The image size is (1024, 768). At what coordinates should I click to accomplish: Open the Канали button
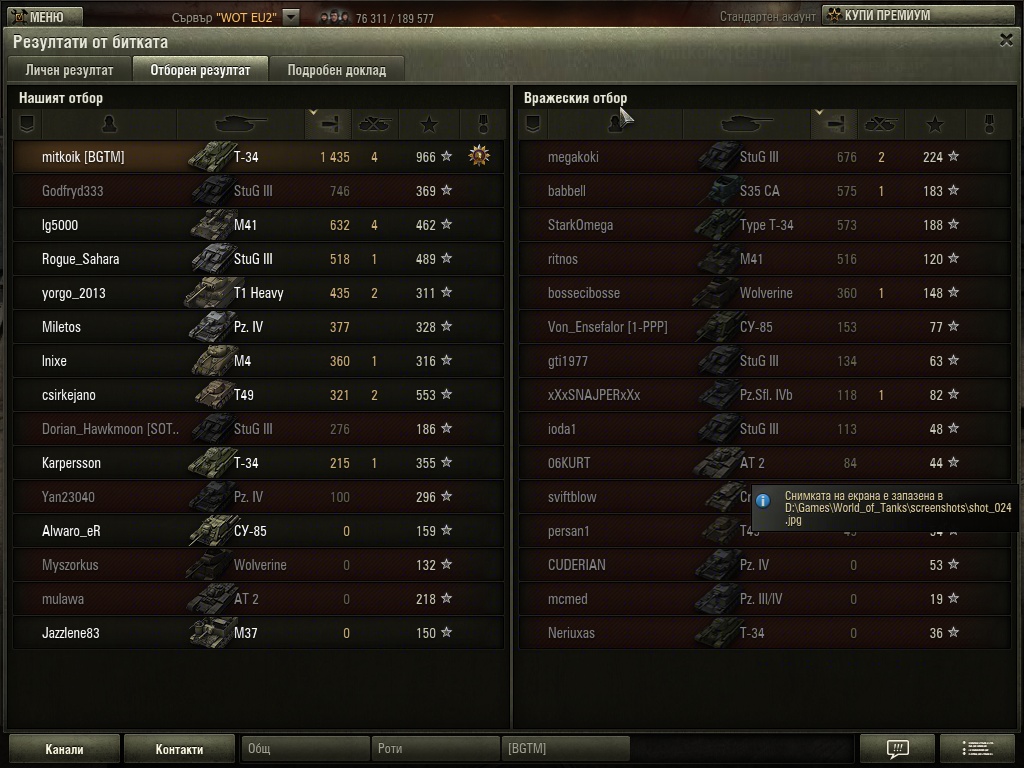(x=64, y=749)
